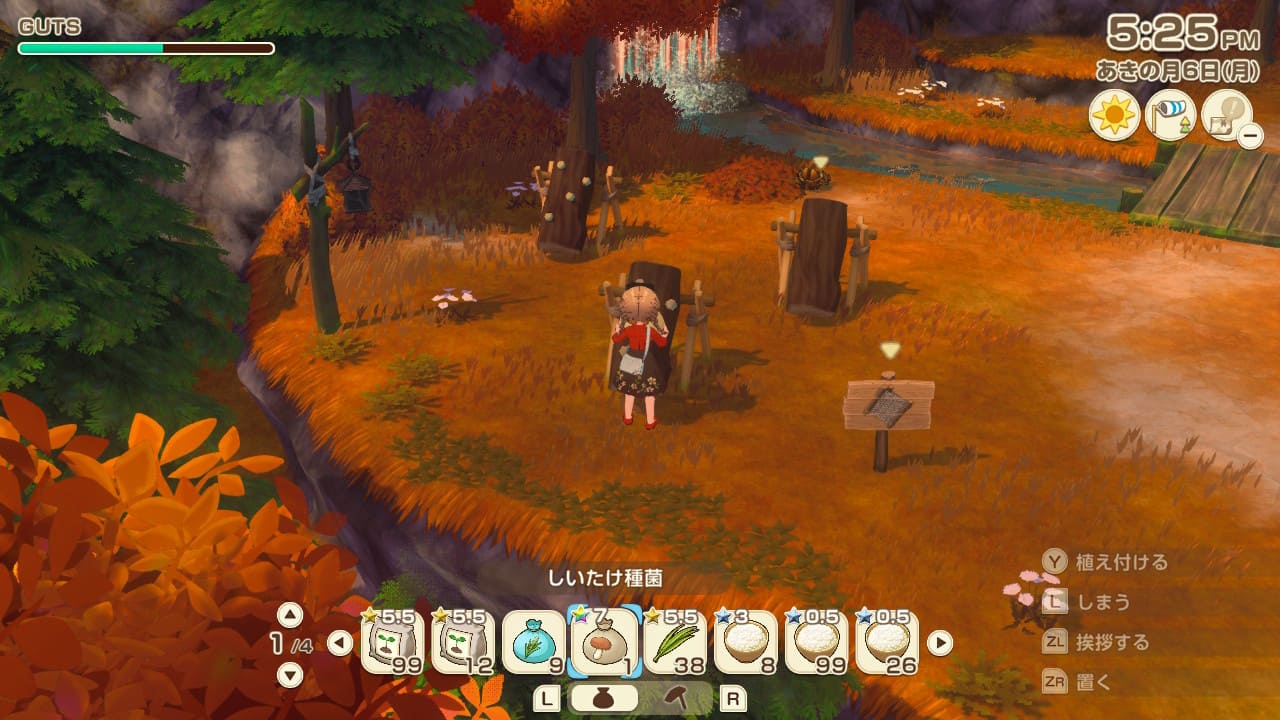1280x720 pixels.
Task: Pick the rice bowl with 8 count
Action: coord(746,642)
